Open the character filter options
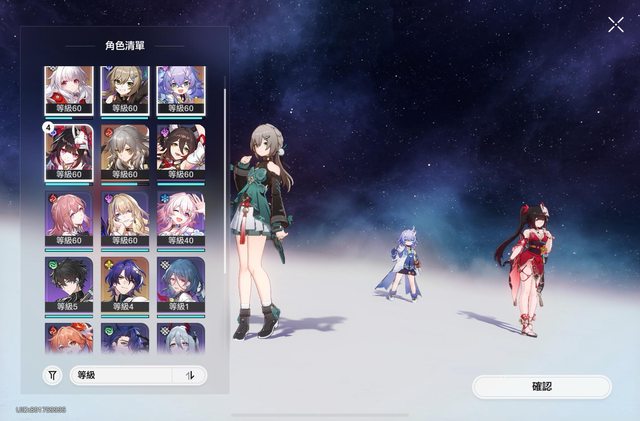Viewport: 640px width, 421px height. tap(53, 375)
